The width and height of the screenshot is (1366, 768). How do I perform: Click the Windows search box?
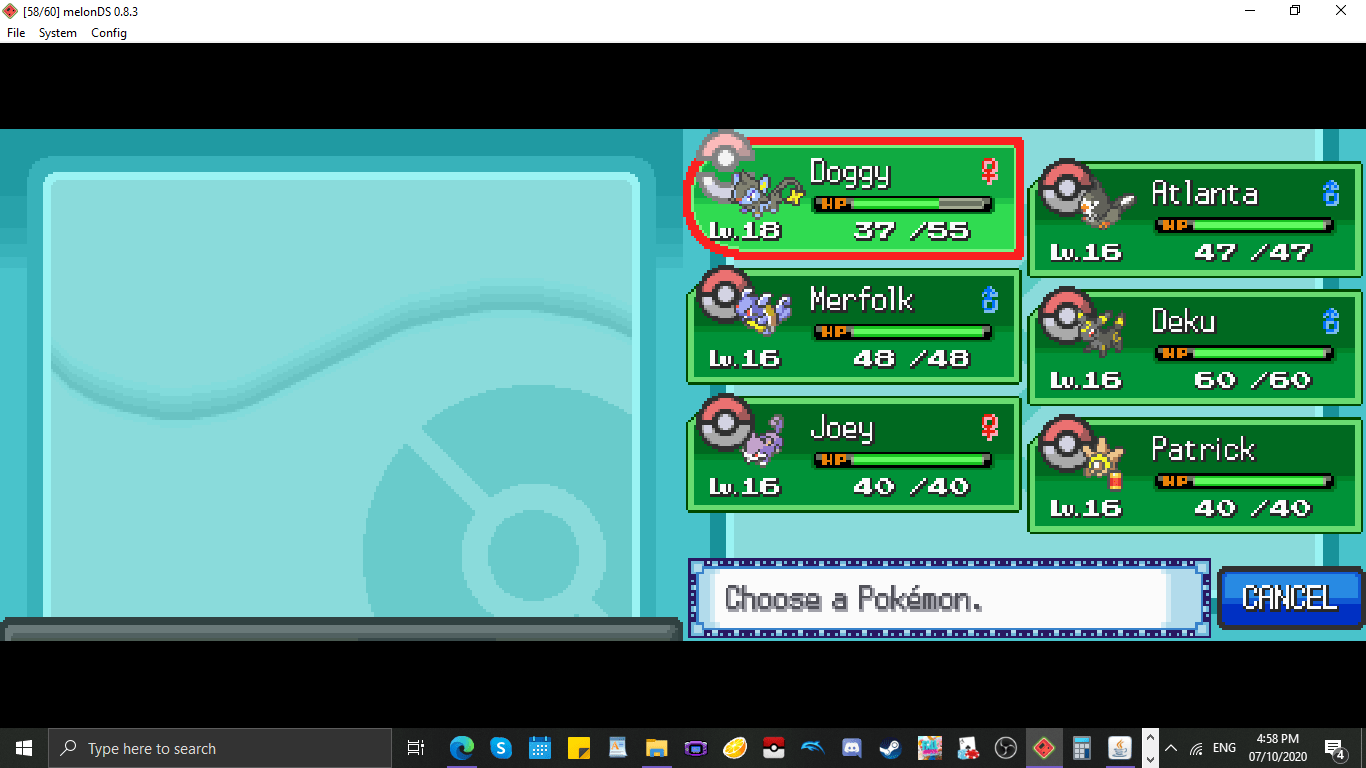pos(220,747)
